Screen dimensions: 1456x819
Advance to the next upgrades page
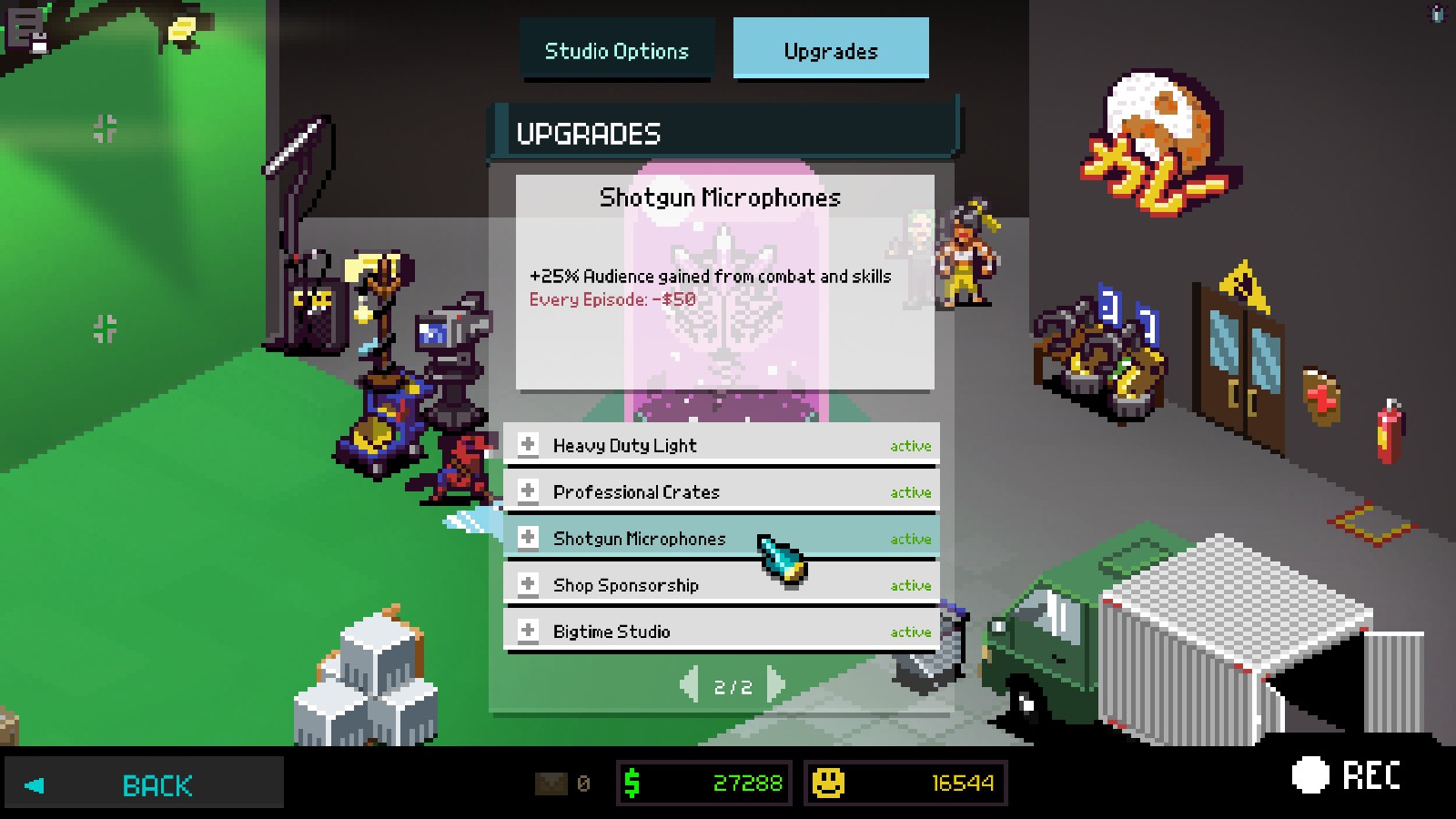tap(775, 686)
